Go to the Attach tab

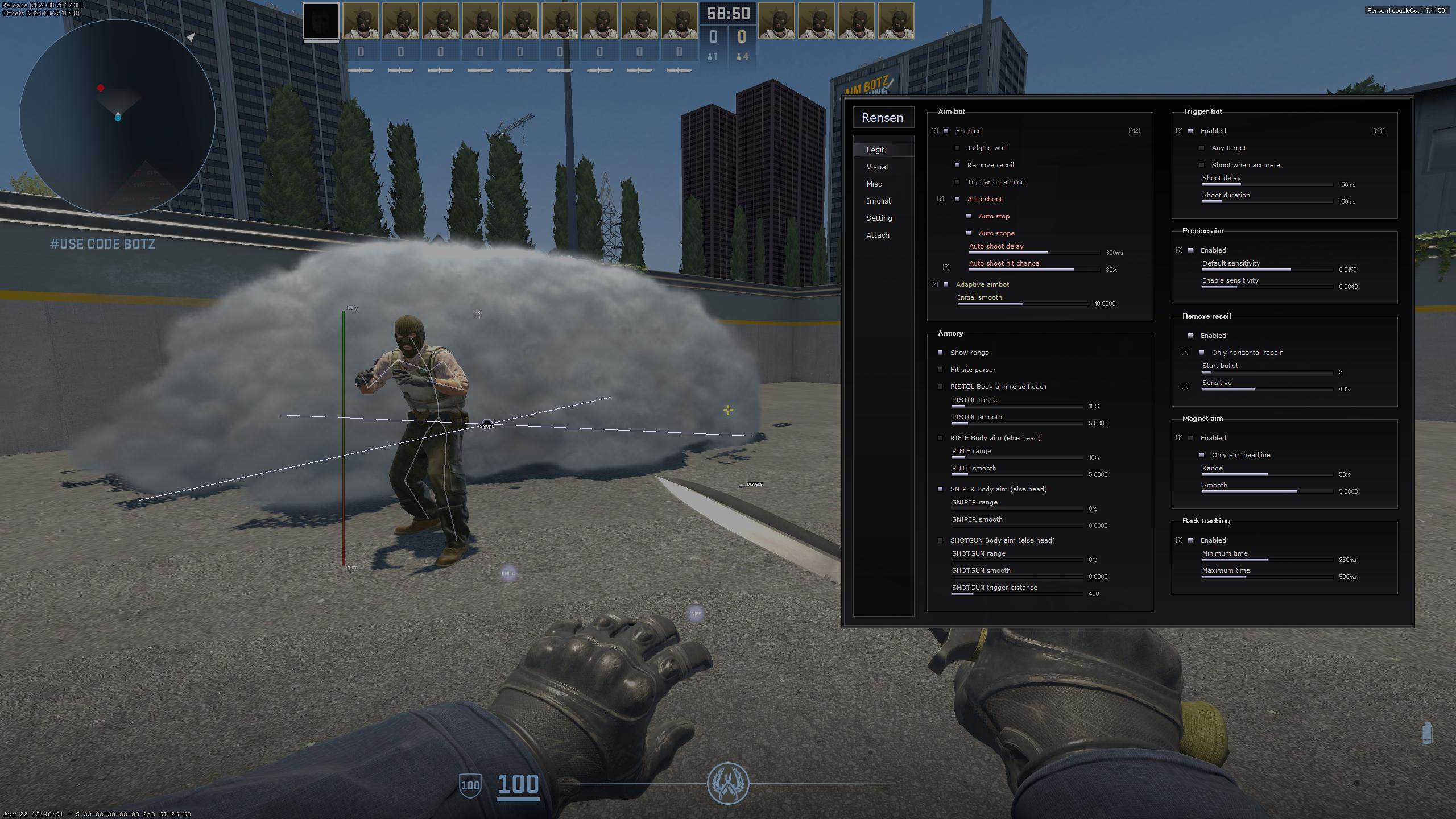[x=878, y=235]
